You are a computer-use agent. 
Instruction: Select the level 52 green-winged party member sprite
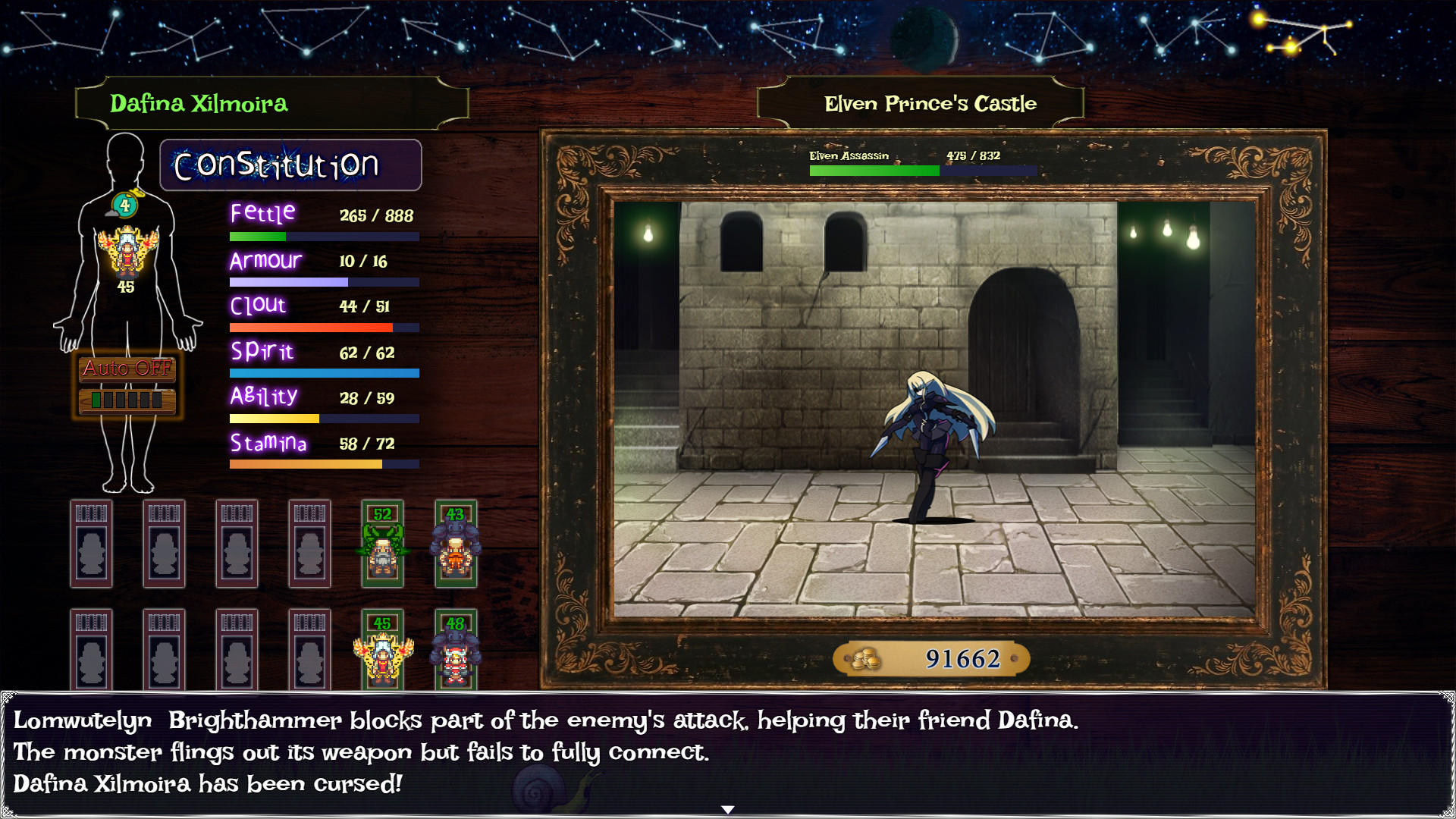[x=383, y=544]
